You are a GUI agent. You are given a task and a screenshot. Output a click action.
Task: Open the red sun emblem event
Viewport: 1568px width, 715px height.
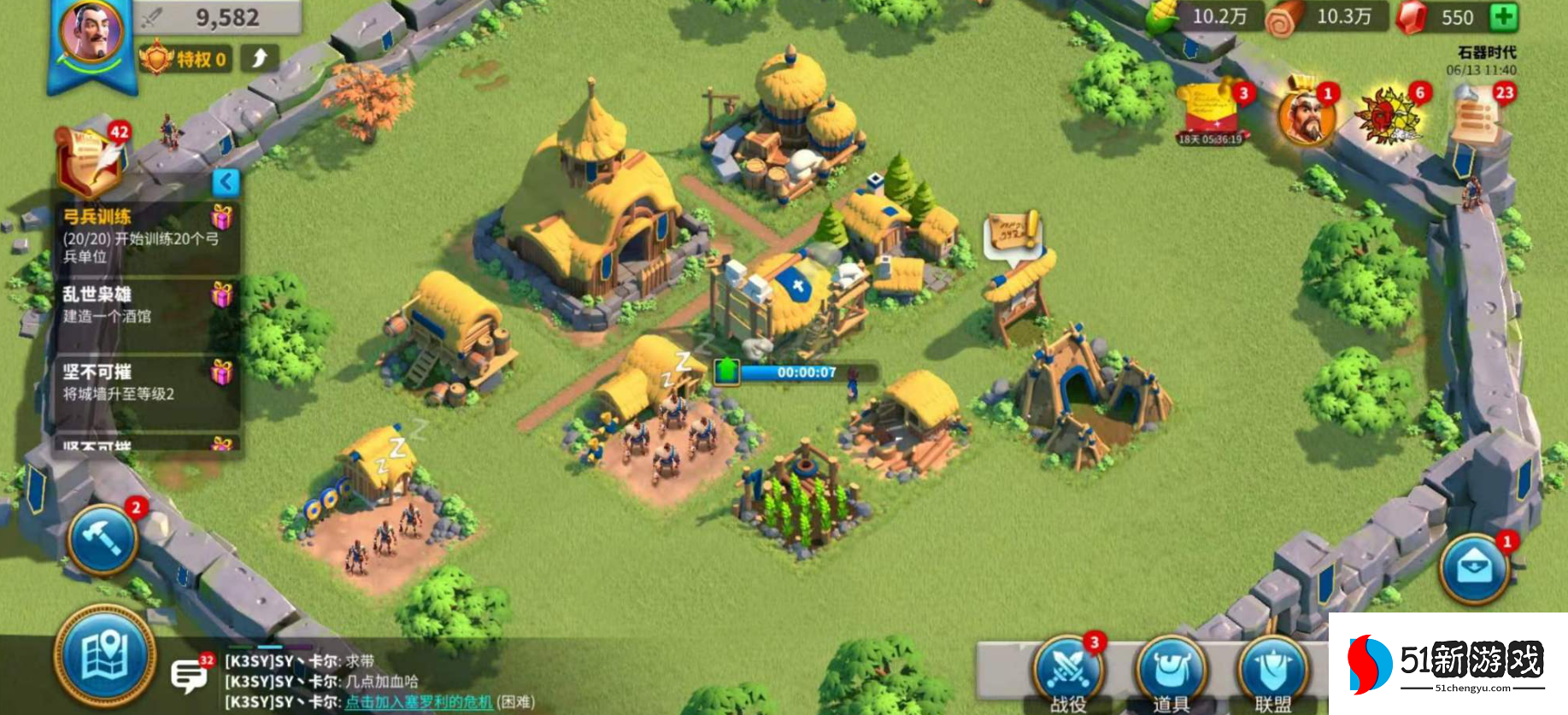(x=1388, y=115)
